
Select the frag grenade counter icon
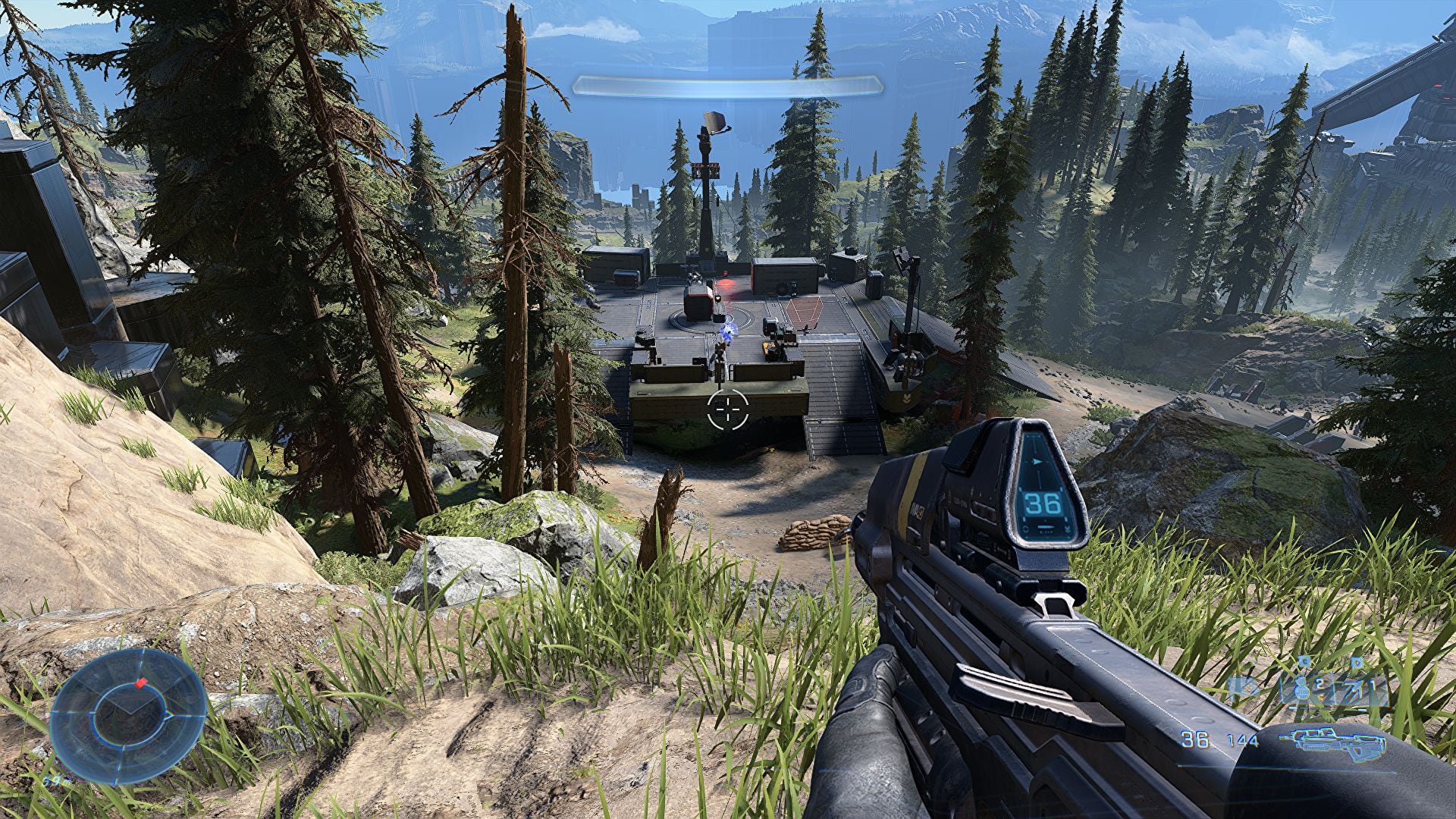point(1300,688)
